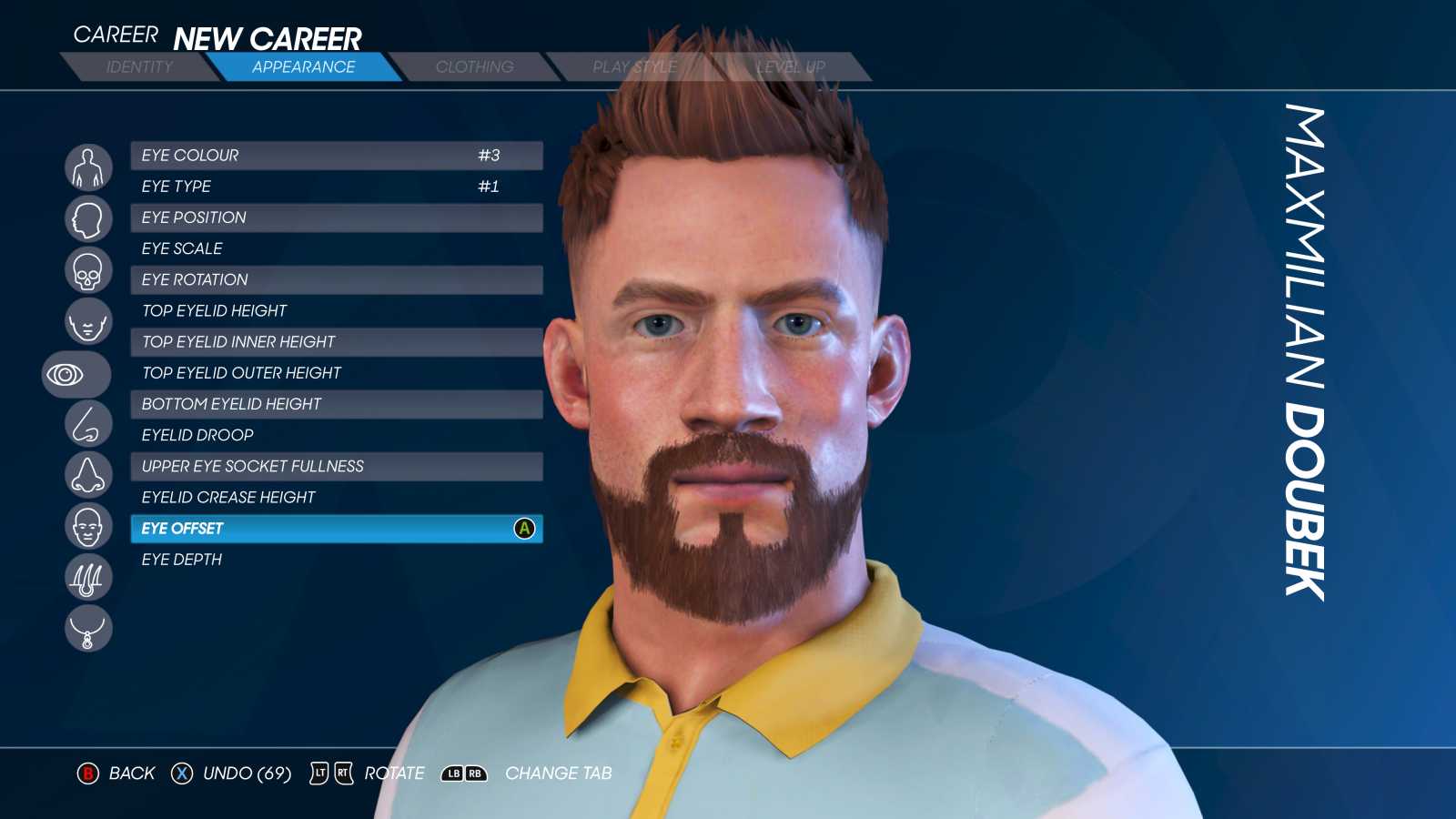Select the EYELID DROOP row
The width and height of the screenshot is (1456, 819).
coord(335,435)
